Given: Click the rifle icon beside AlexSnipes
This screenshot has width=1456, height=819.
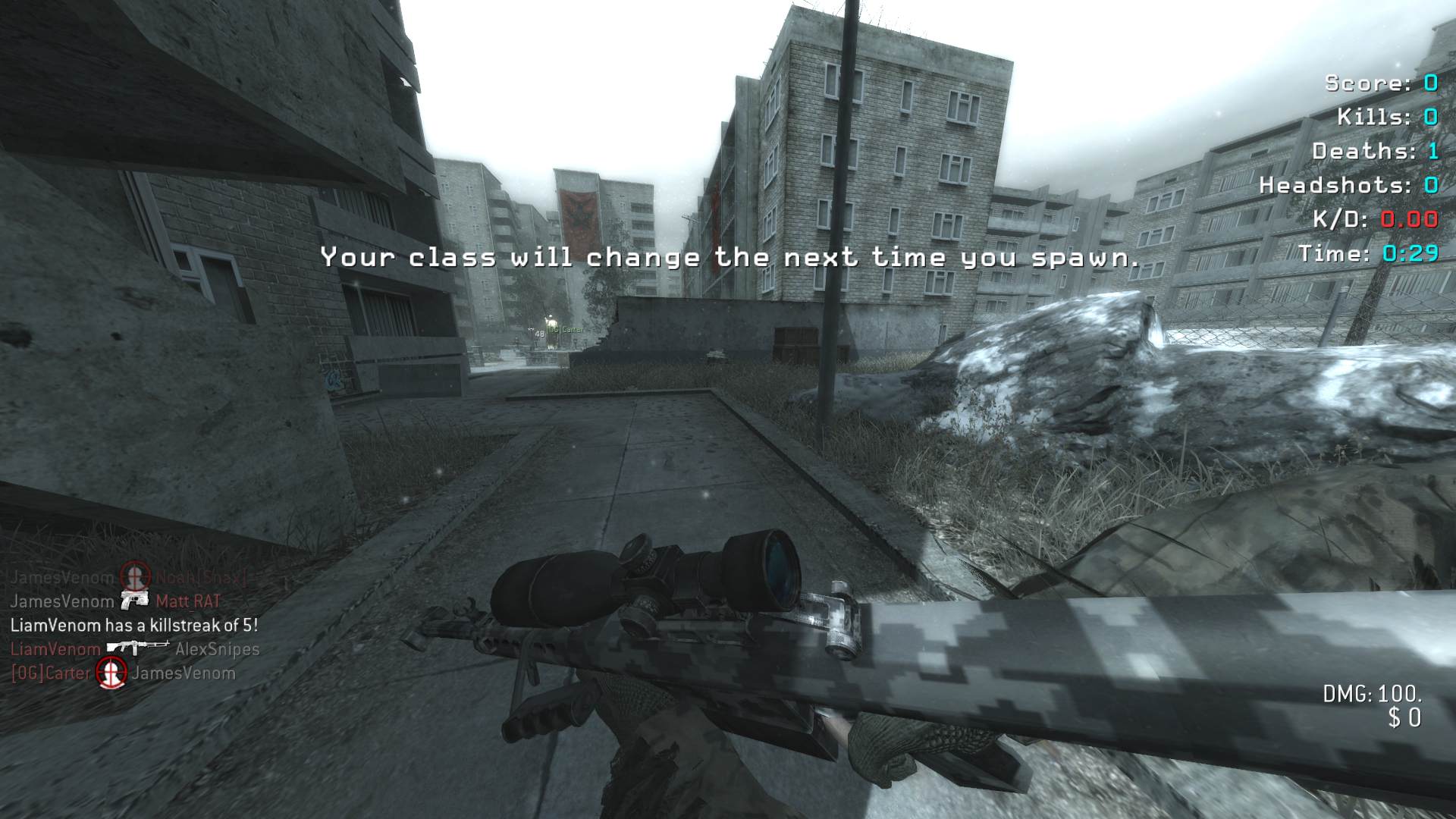Looking at the screenshot, I should [x=137, y=648].
